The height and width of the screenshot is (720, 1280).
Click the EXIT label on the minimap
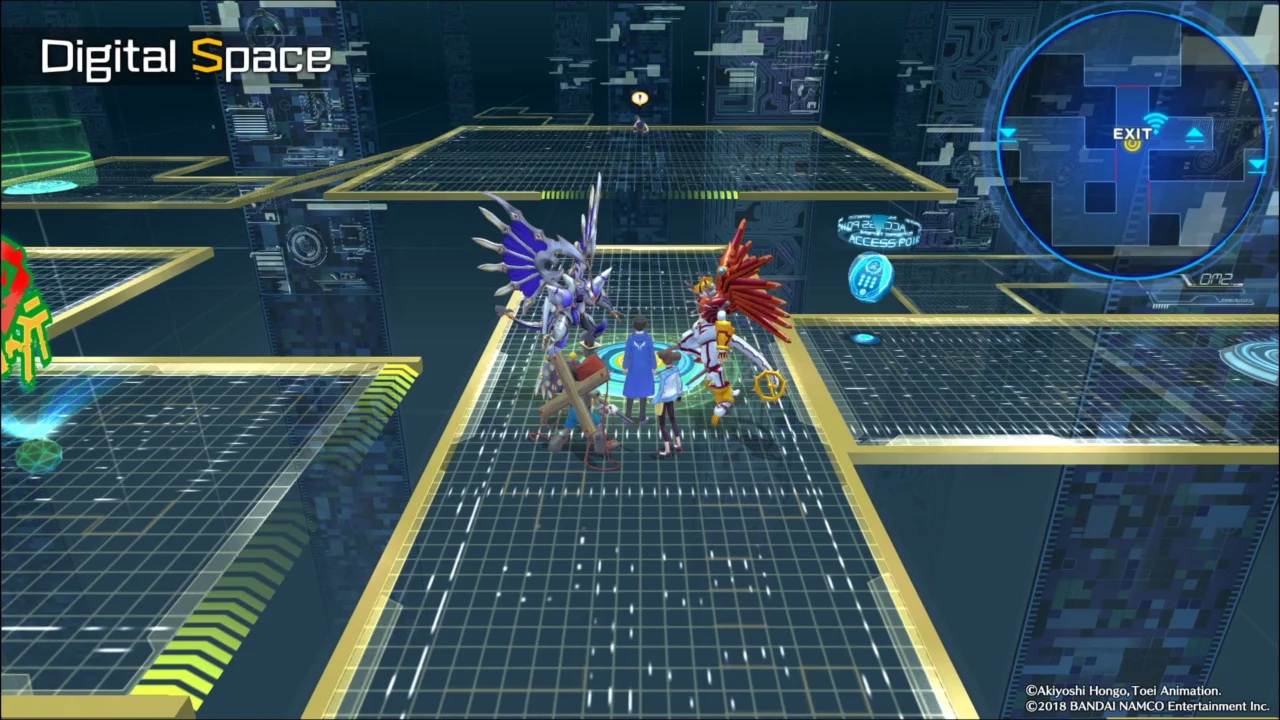[x=1132, y=133]
